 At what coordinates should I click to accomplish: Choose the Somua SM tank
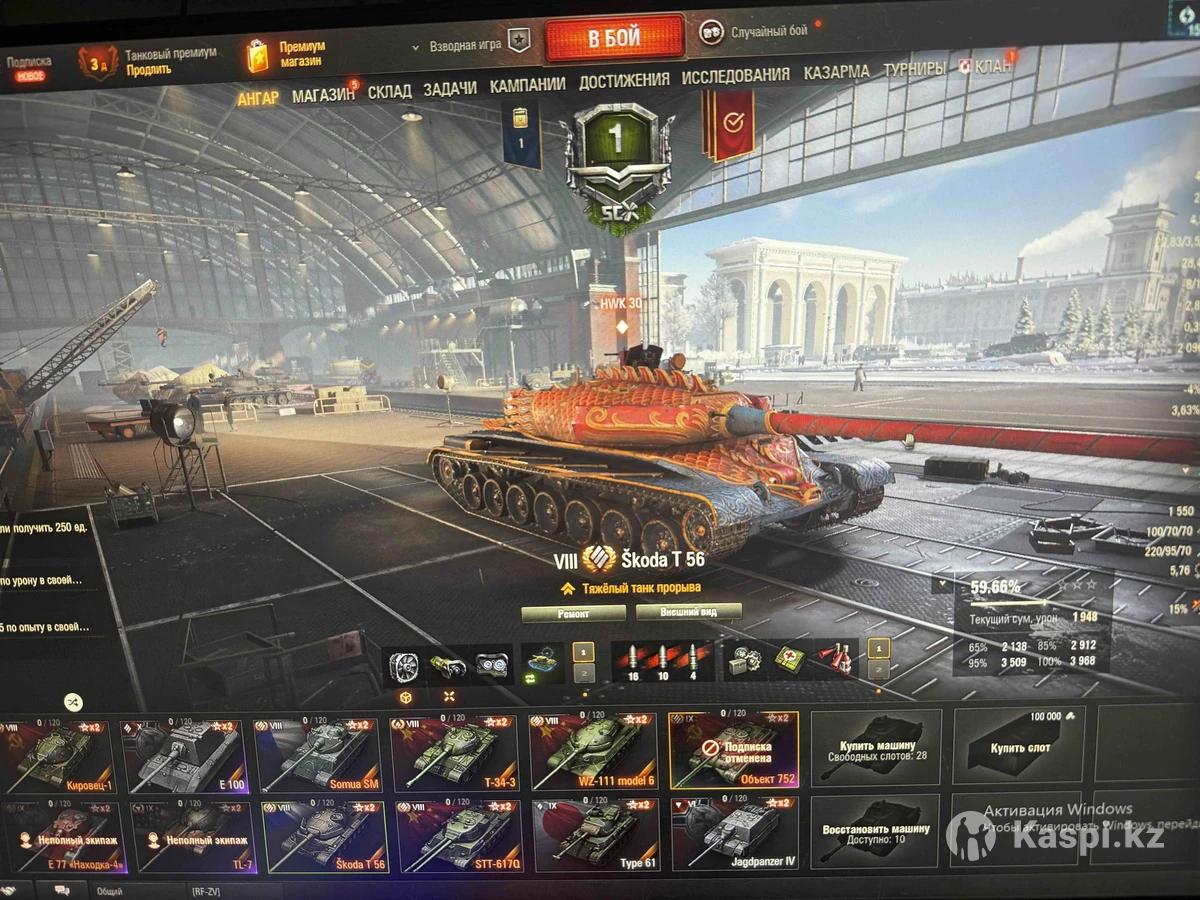[x=318, y=755]
